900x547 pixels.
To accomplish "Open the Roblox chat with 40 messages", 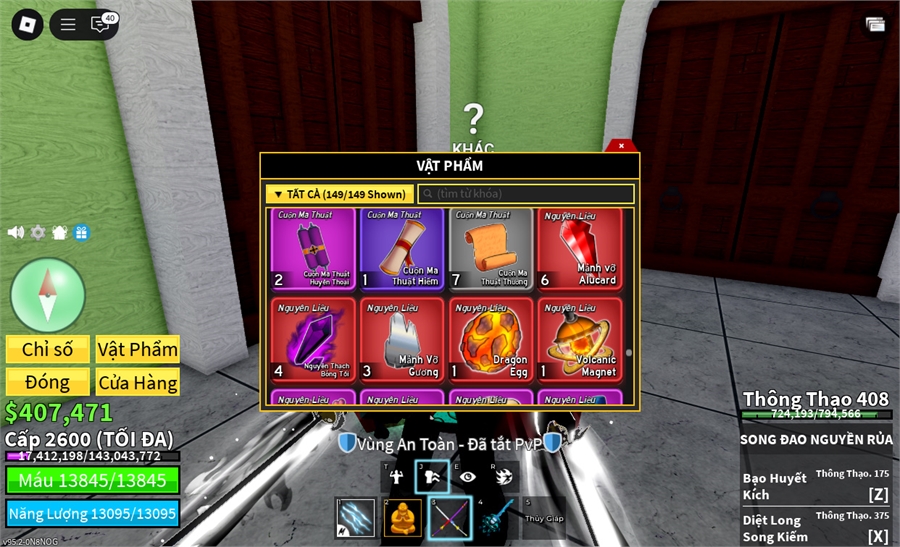I will (x=102, y=24).
